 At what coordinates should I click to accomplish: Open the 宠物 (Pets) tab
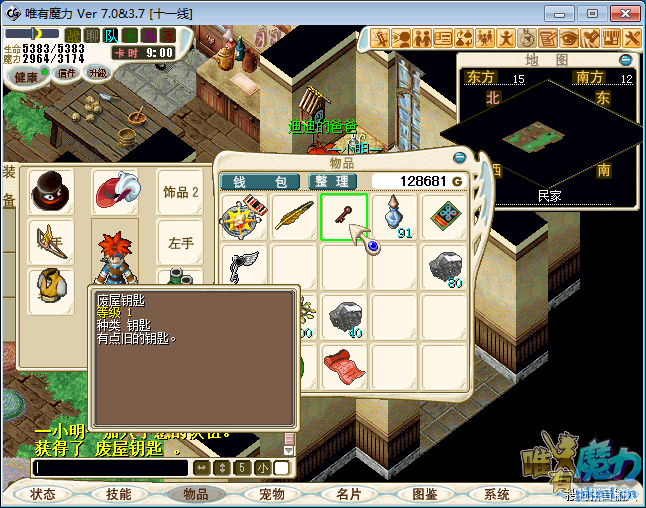271,494
